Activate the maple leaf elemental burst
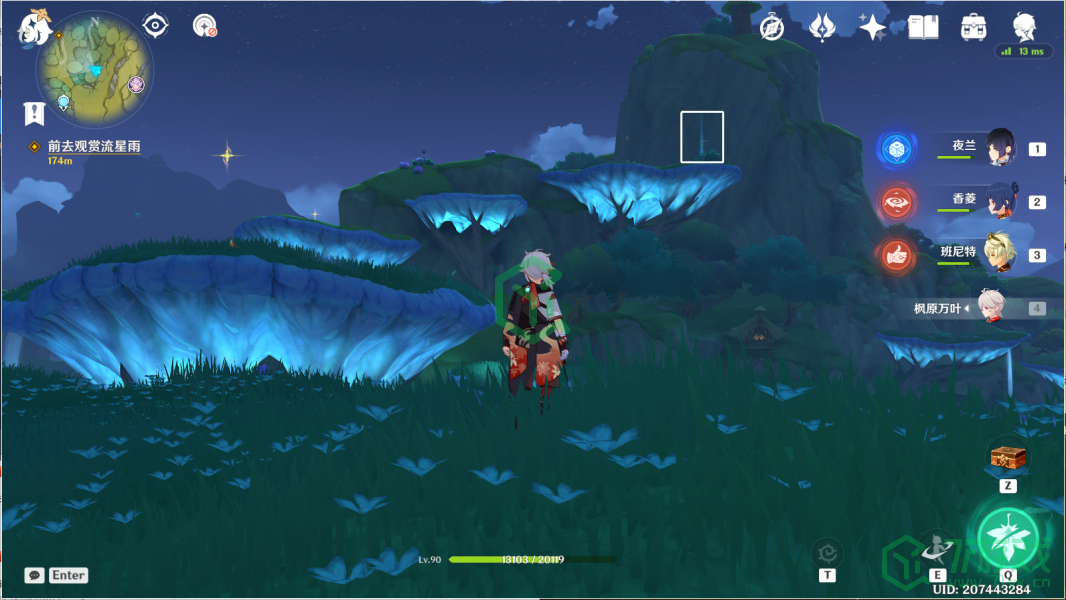Viewport: 1066px width, 600px height. (x=1006, y=538)
